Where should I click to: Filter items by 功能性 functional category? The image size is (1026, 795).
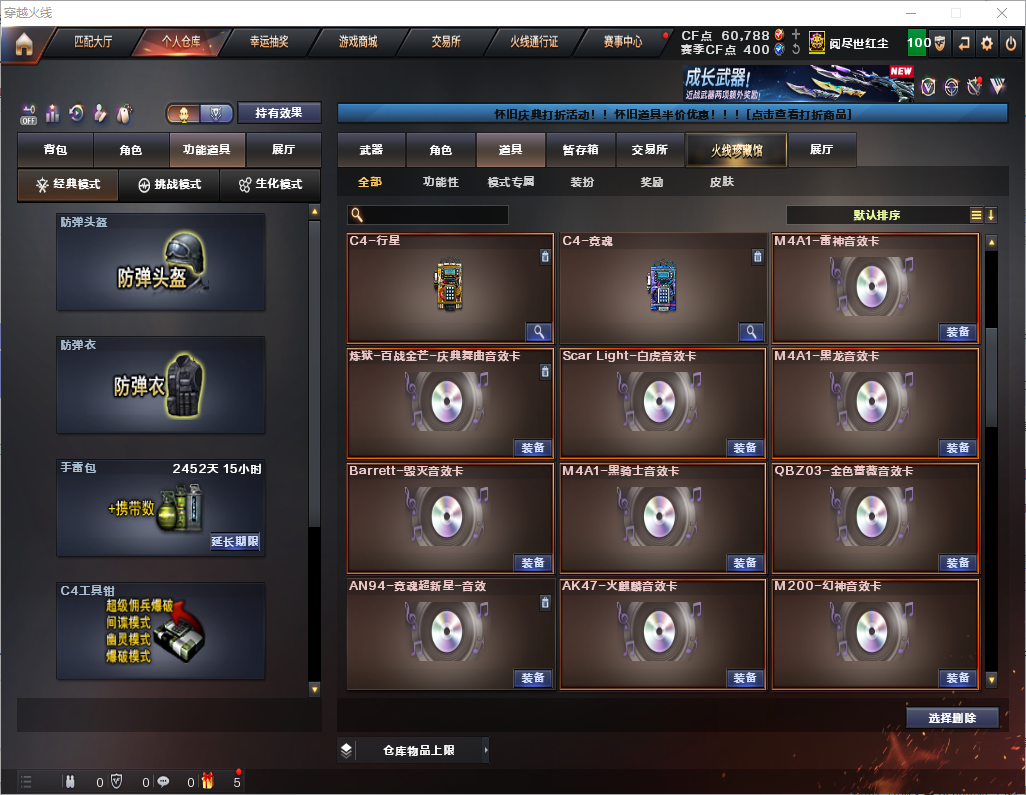440,182
